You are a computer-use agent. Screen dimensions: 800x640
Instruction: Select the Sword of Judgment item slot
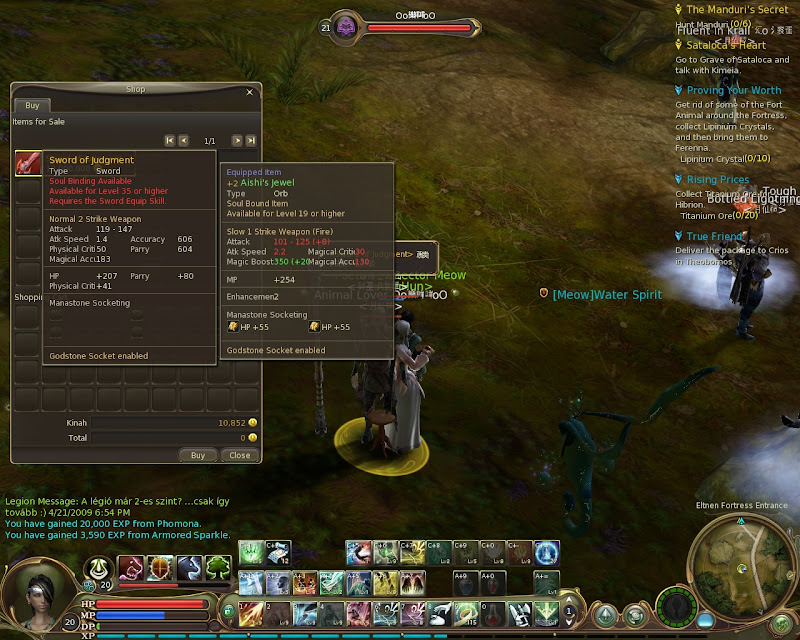coord(27,164)
